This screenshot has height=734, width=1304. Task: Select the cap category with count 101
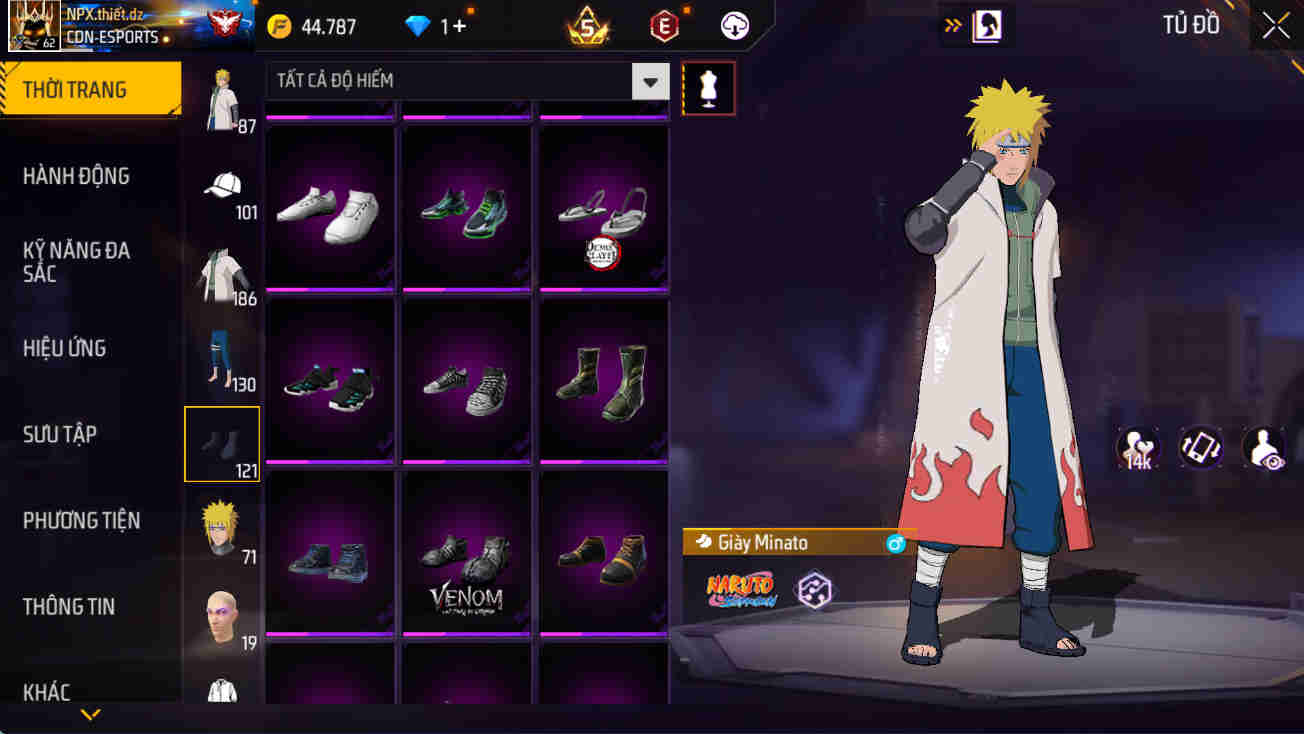(222, 186)
